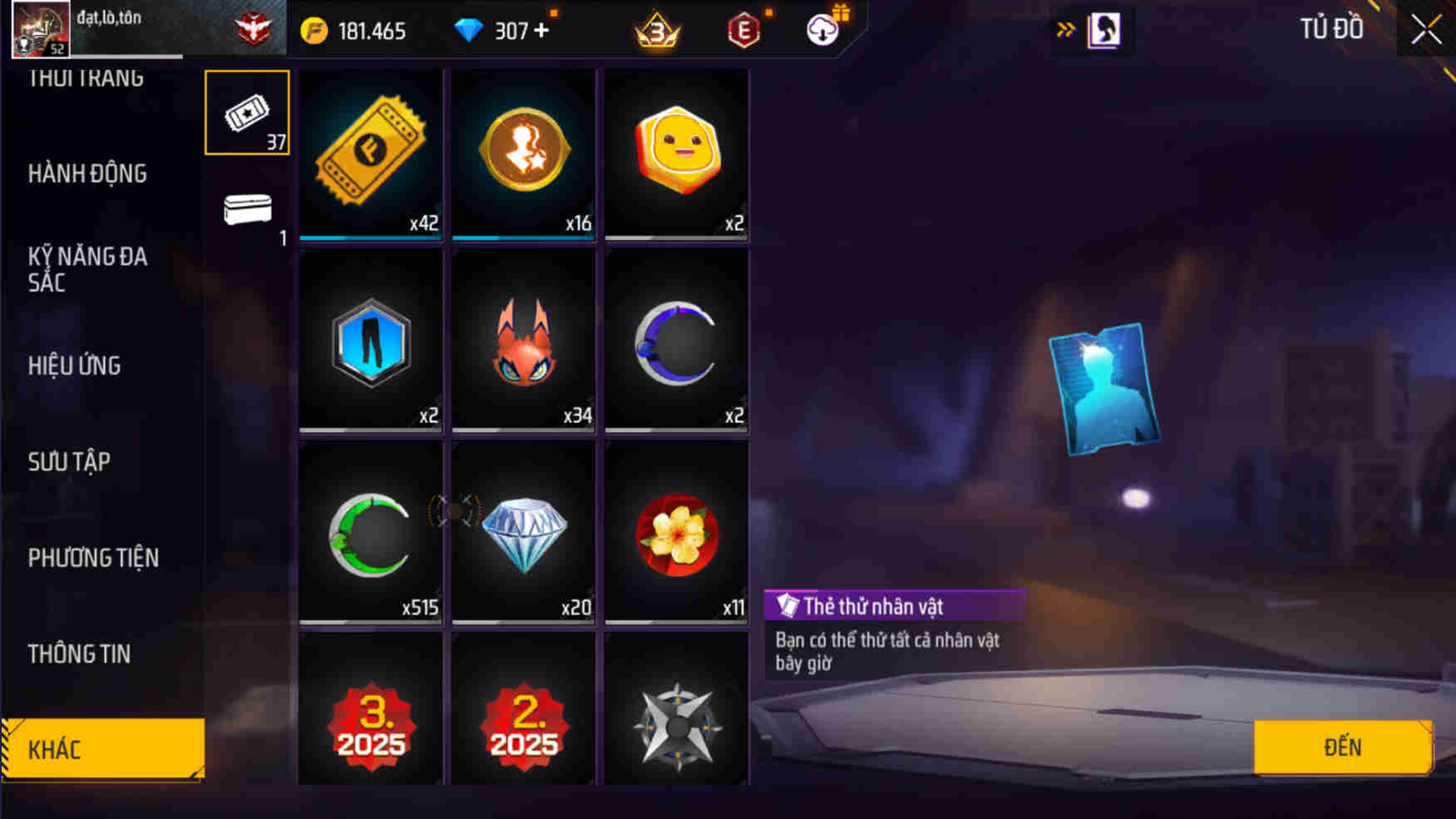This screenshot has height=819, width=1456.
Task: Select the red pet card x34
Action: point(523,341)
